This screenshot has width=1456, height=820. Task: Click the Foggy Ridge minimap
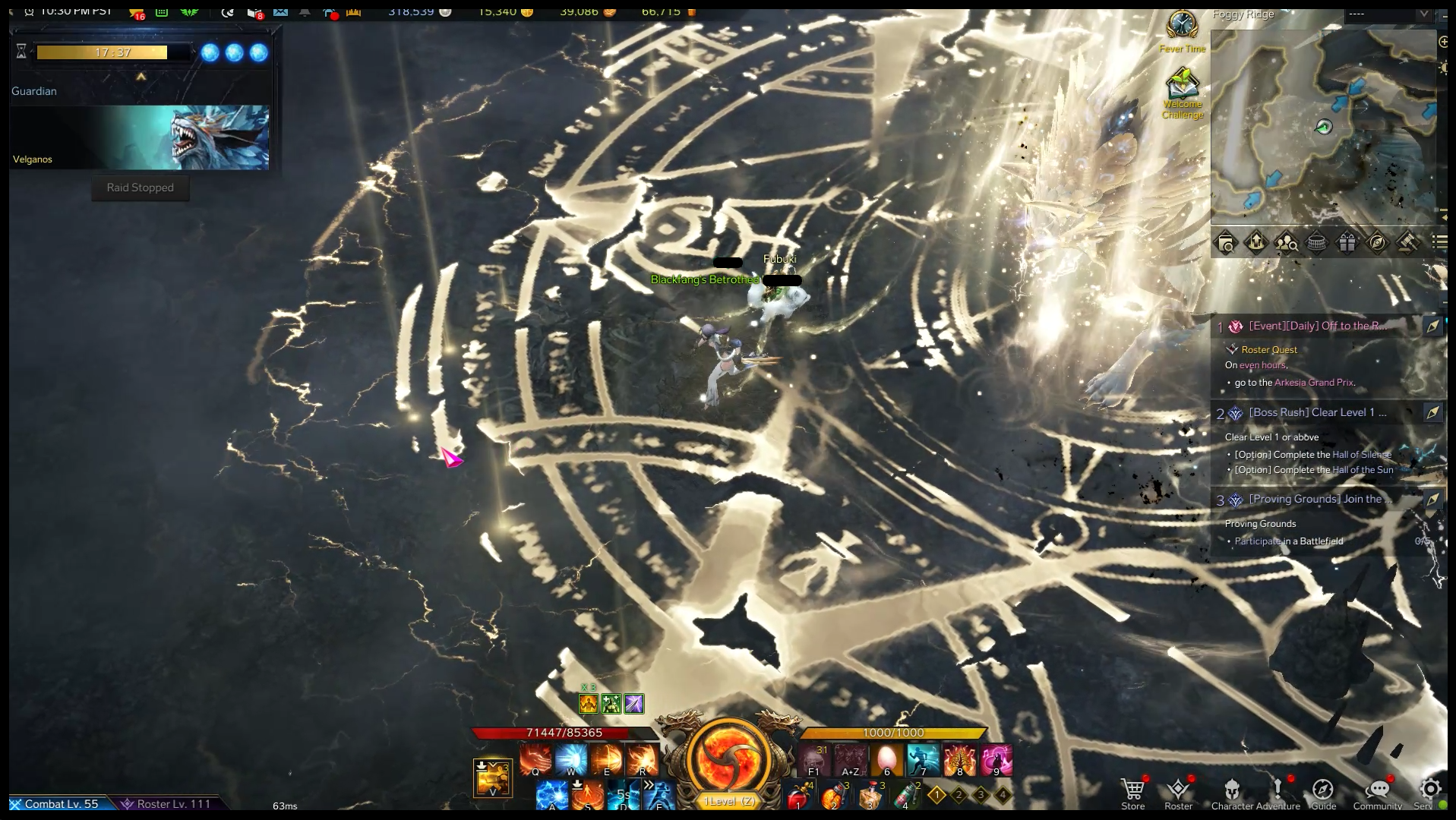click(x=1323, y=128)
